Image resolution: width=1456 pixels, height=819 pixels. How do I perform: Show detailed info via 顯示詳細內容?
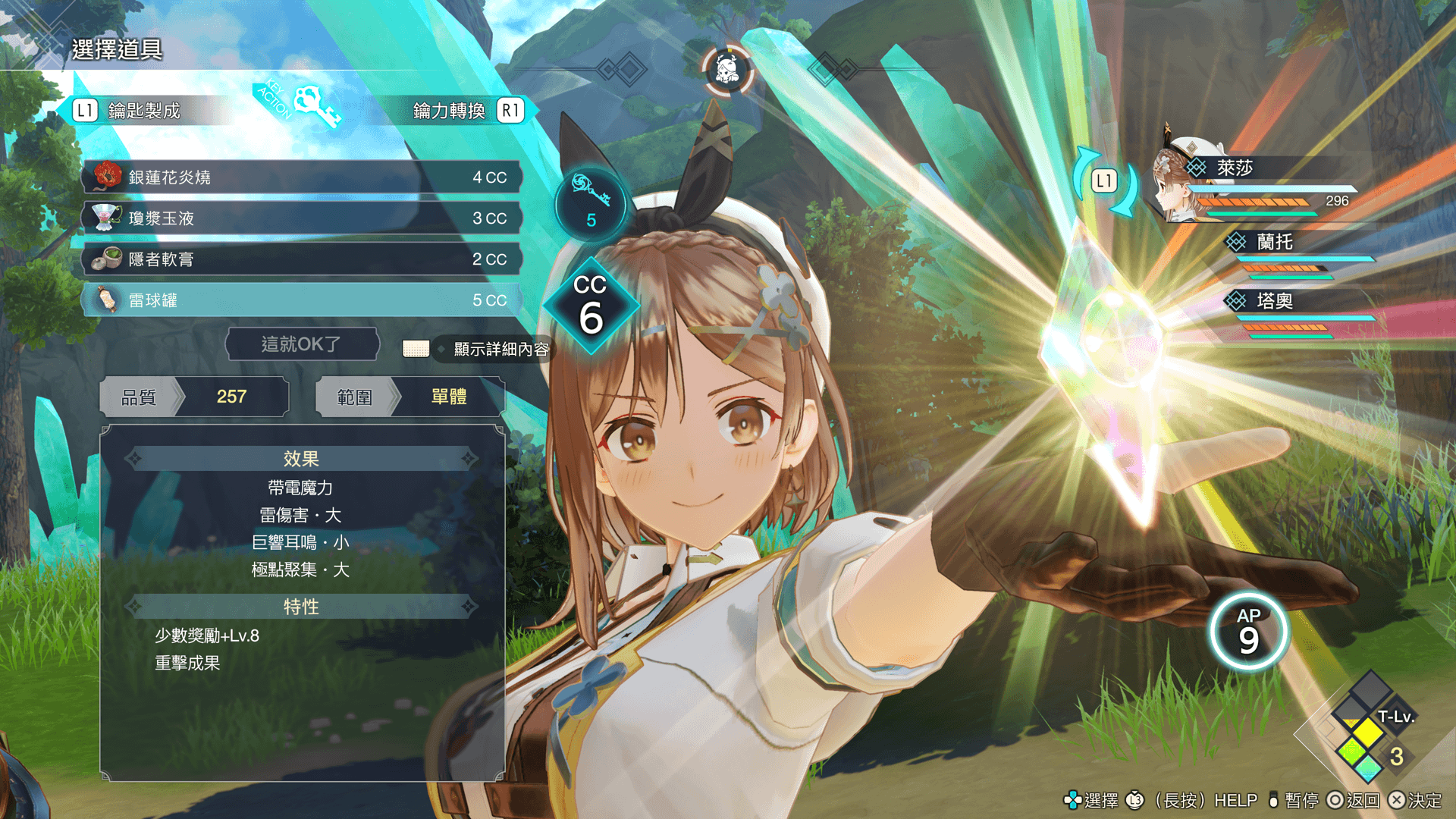500,349
